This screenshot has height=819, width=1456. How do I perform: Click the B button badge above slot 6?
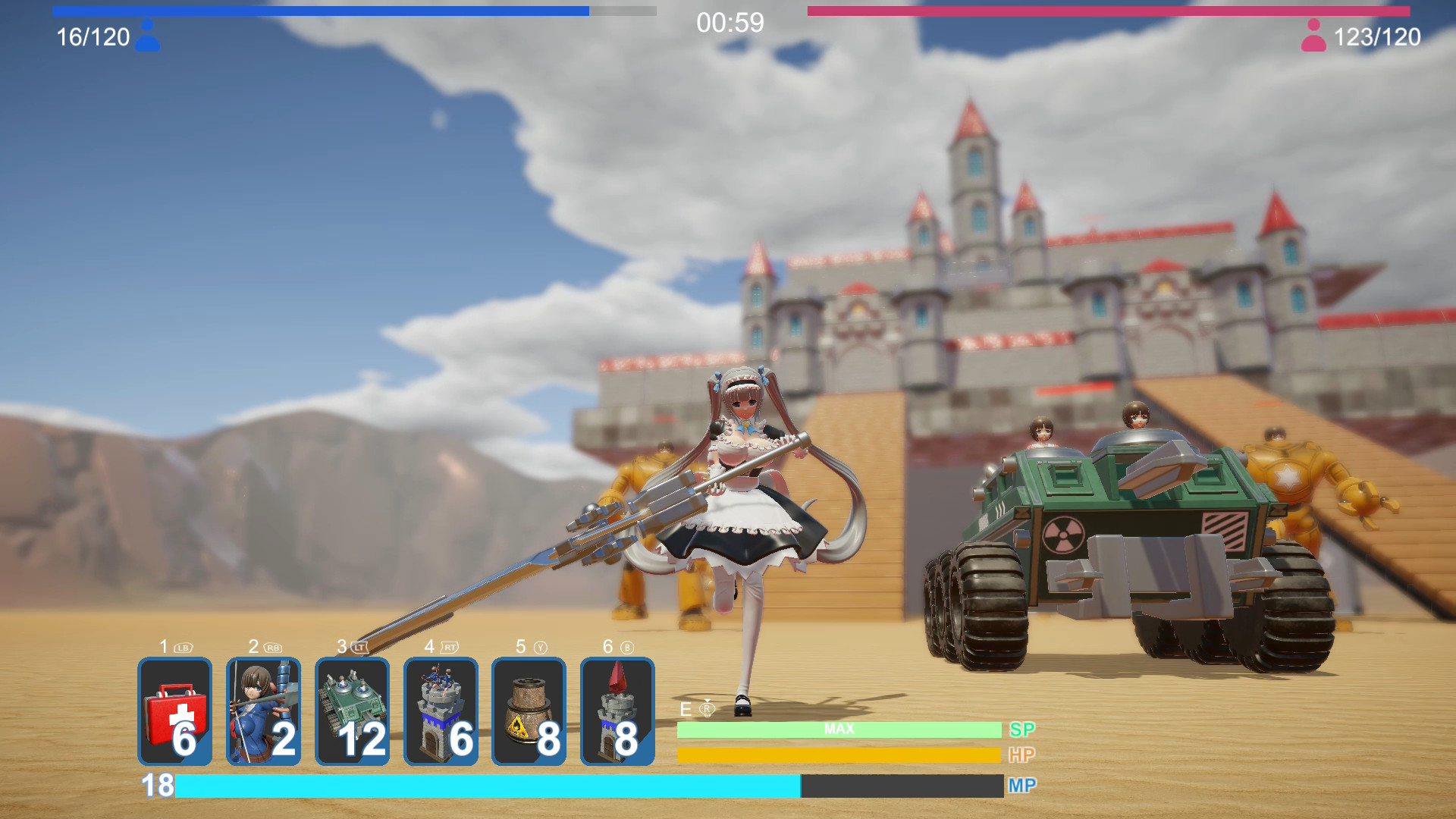(627, 648)
